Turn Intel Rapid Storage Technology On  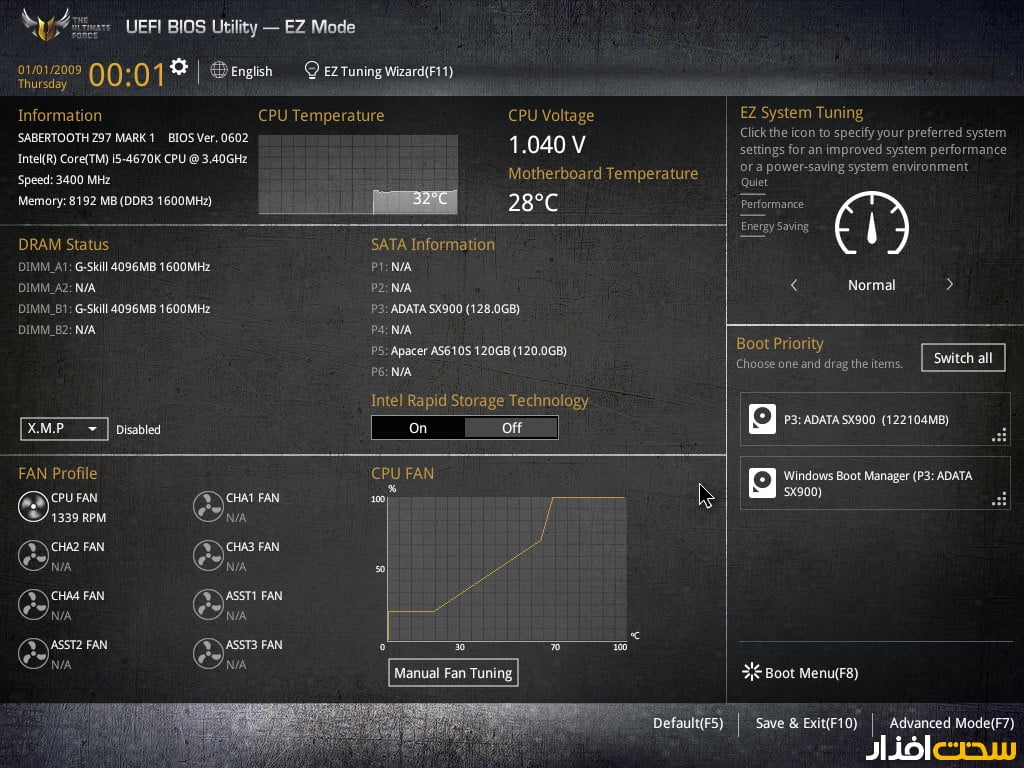coord(418,428)
